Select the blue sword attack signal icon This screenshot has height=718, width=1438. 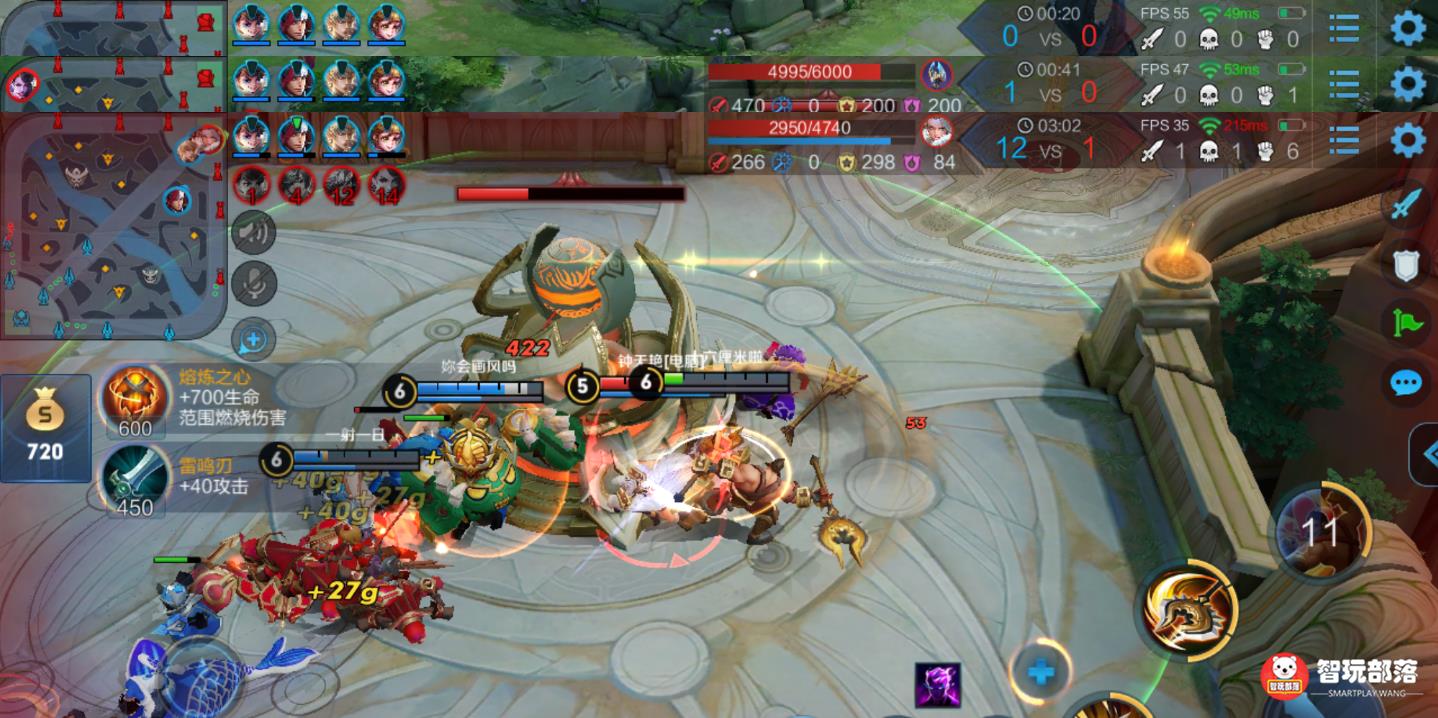tap(1405, 205)
